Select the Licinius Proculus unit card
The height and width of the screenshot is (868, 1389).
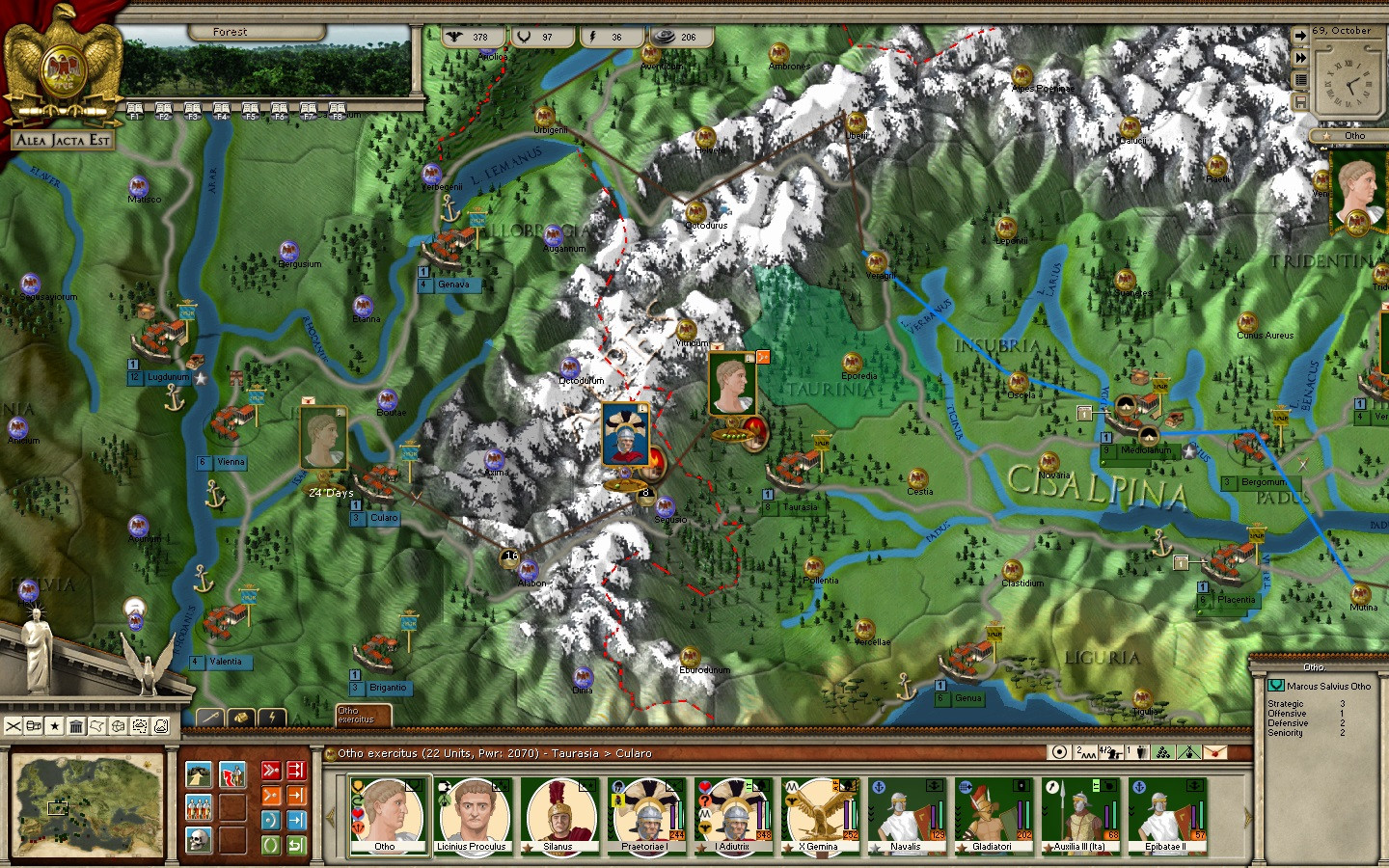[x=472, y=816]
